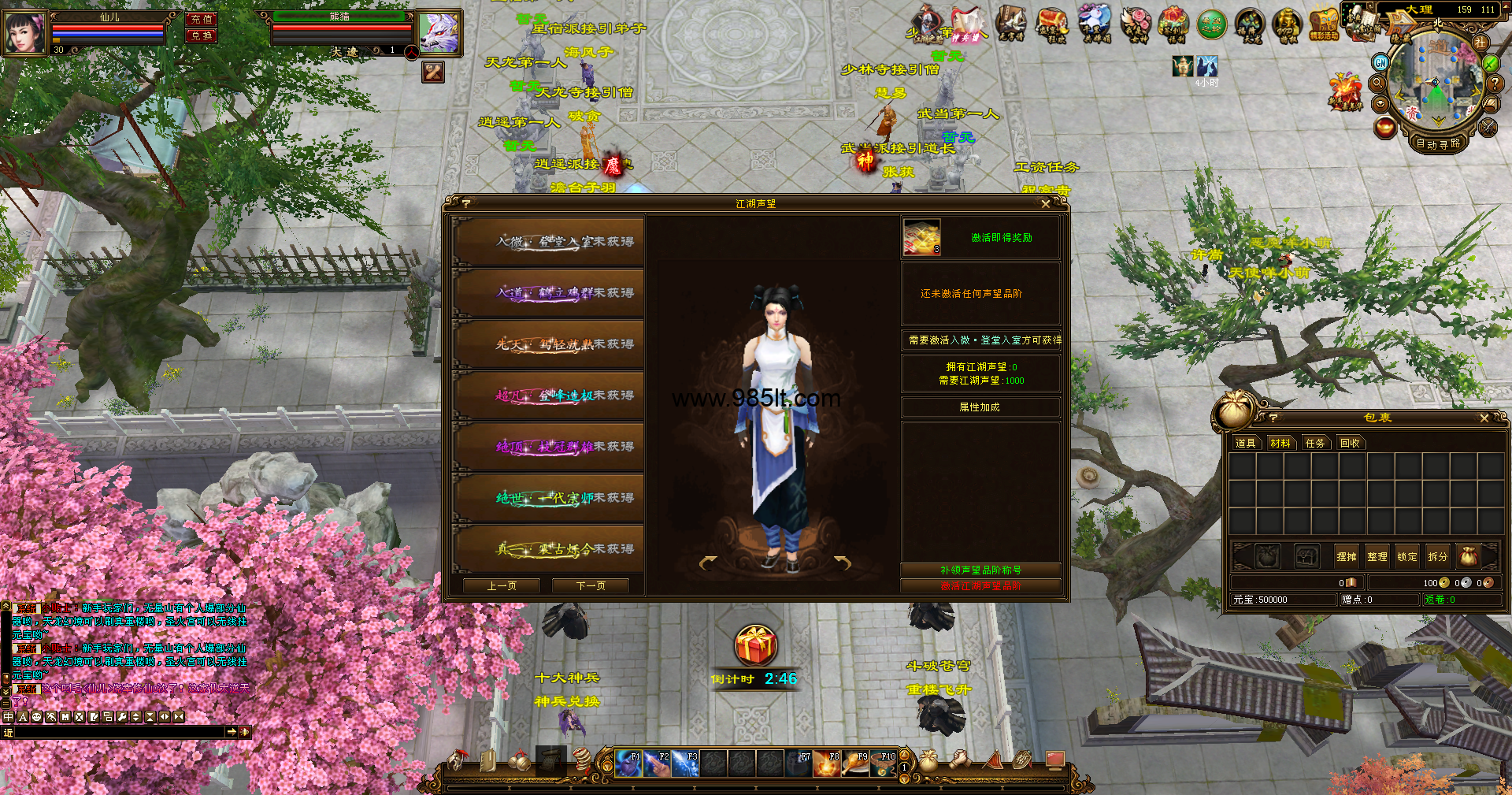
Task: Open a stall with 摆摊 button
Action: pos(1347,556)
